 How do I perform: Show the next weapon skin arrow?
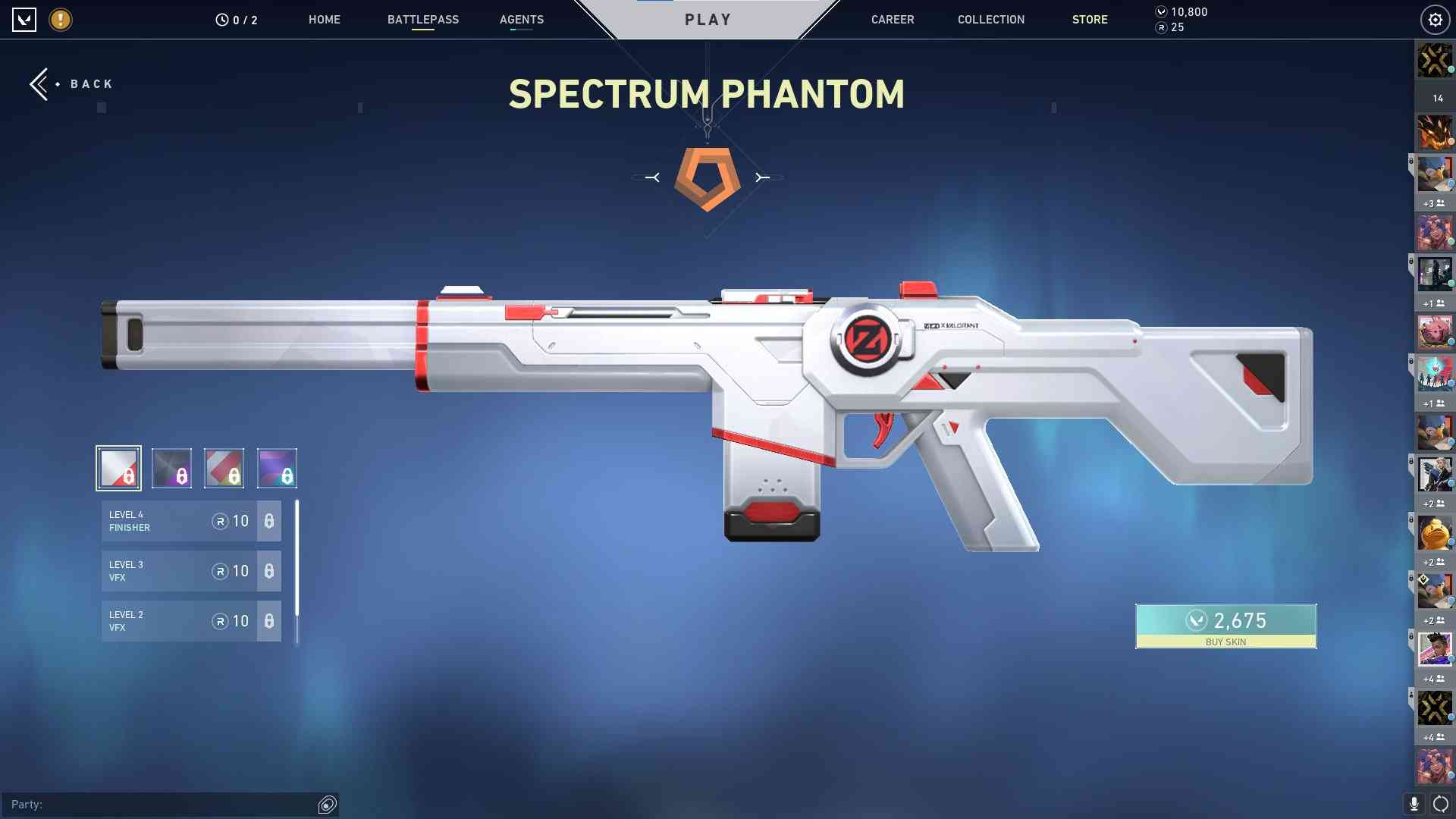[x=762, y=177]
